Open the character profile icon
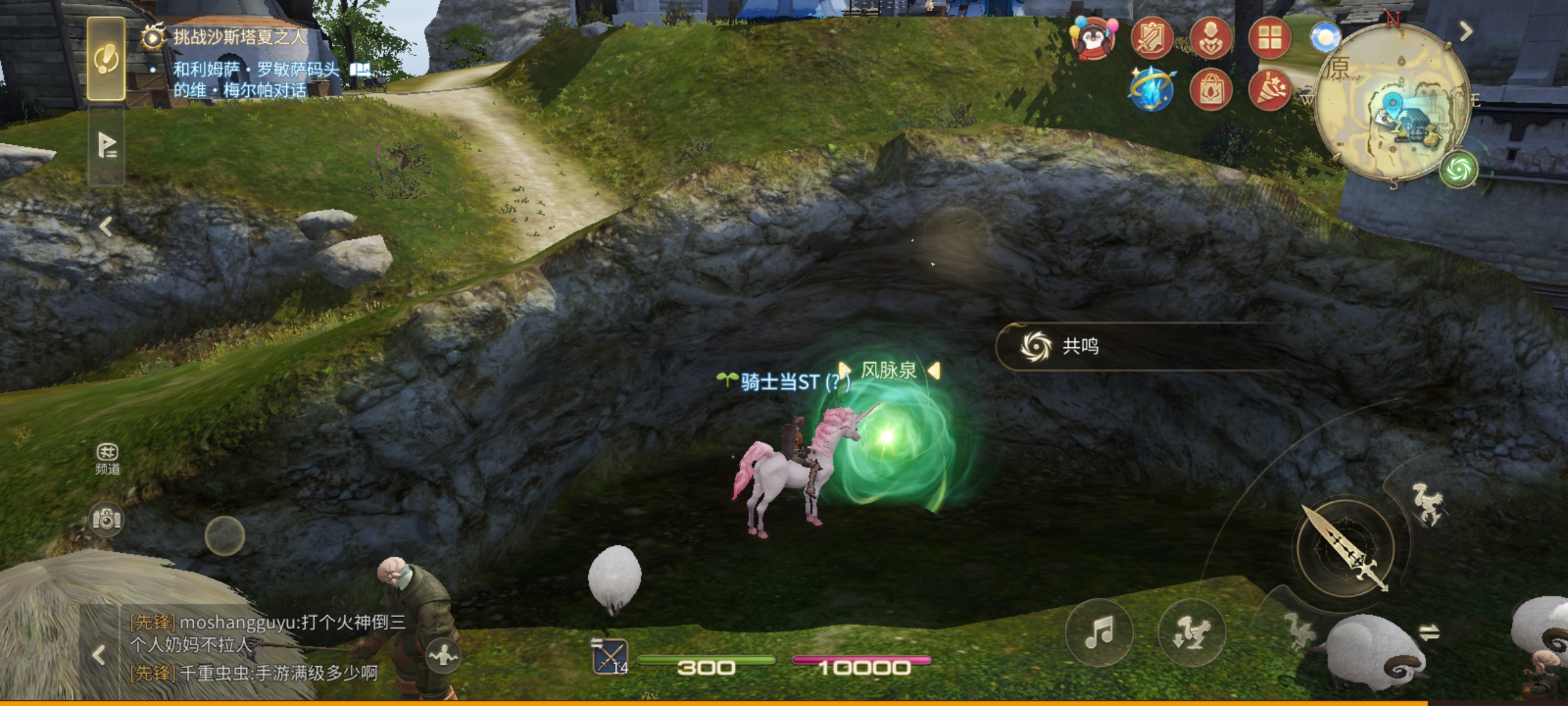 coord(1211,38)
